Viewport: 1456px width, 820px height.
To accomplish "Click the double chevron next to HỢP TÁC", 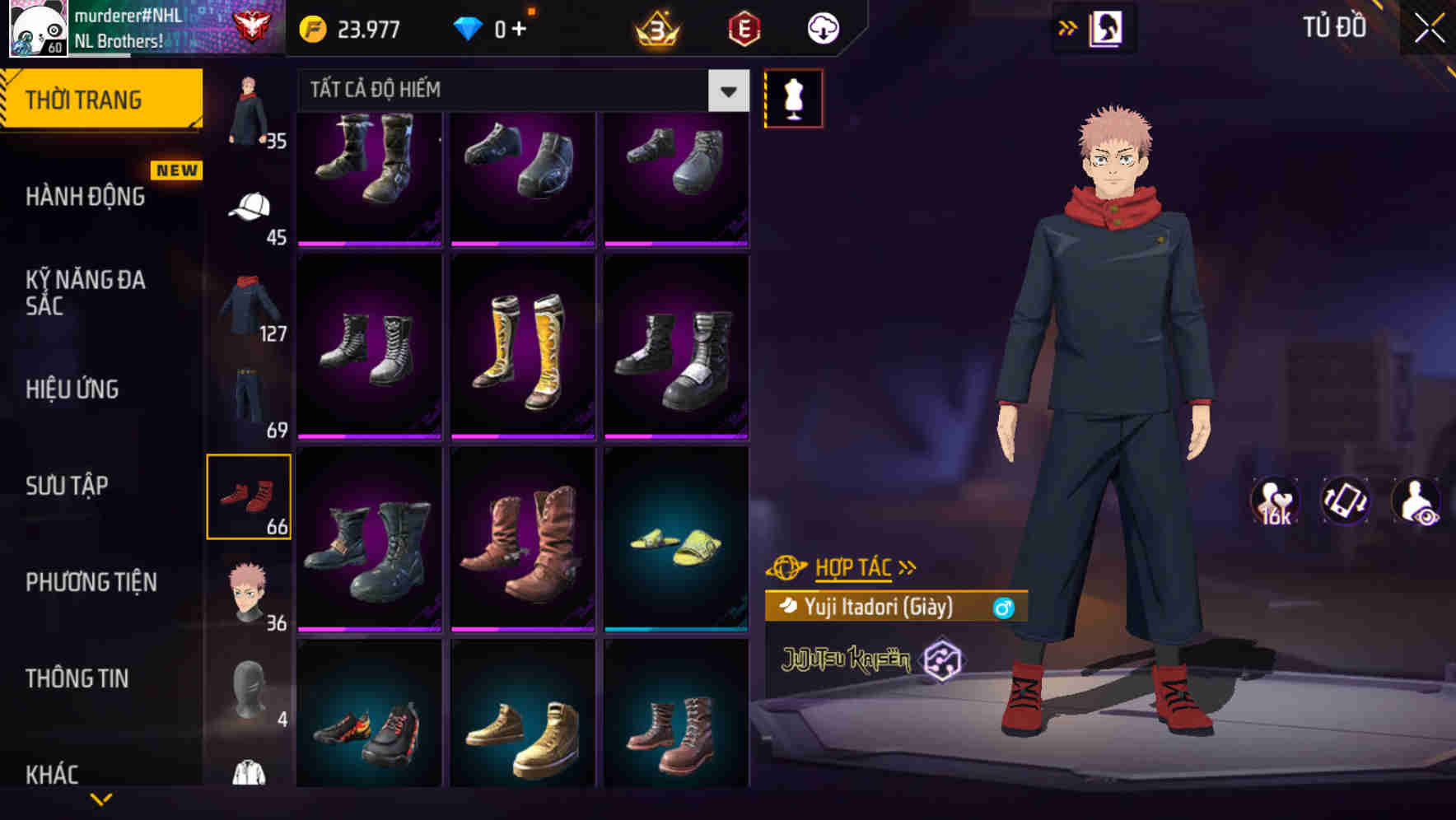I will 907,566.
